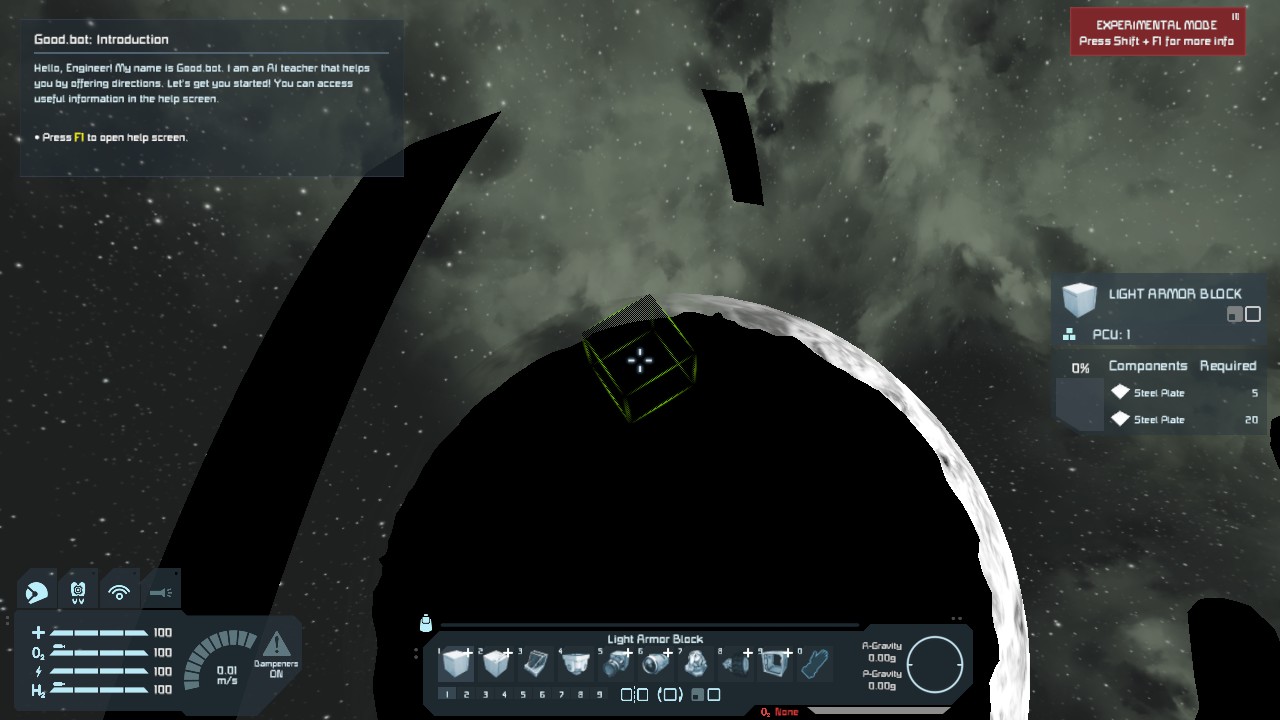This screenshot has height=720, width=1280.
Task: Toggle the broadcasting antenna signal icon
Action: pos(119,592)
